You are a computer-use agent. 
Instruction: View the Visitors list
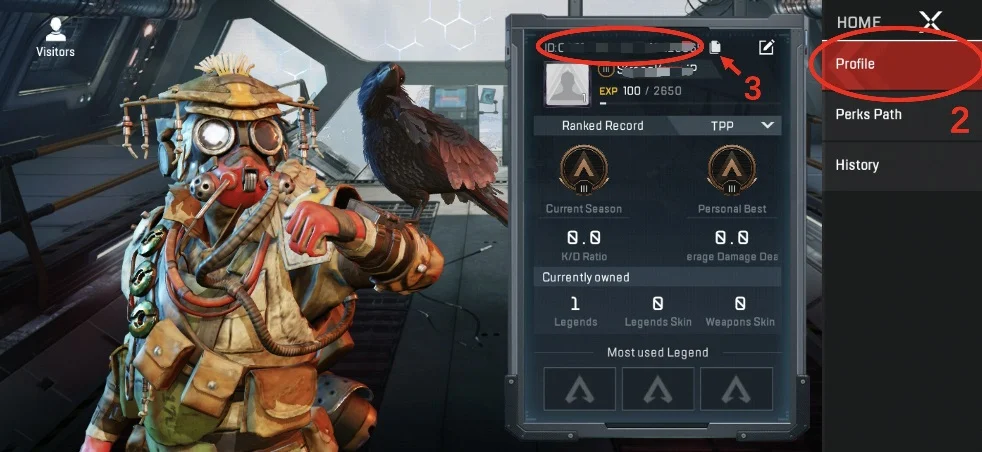tap(55, 37)
